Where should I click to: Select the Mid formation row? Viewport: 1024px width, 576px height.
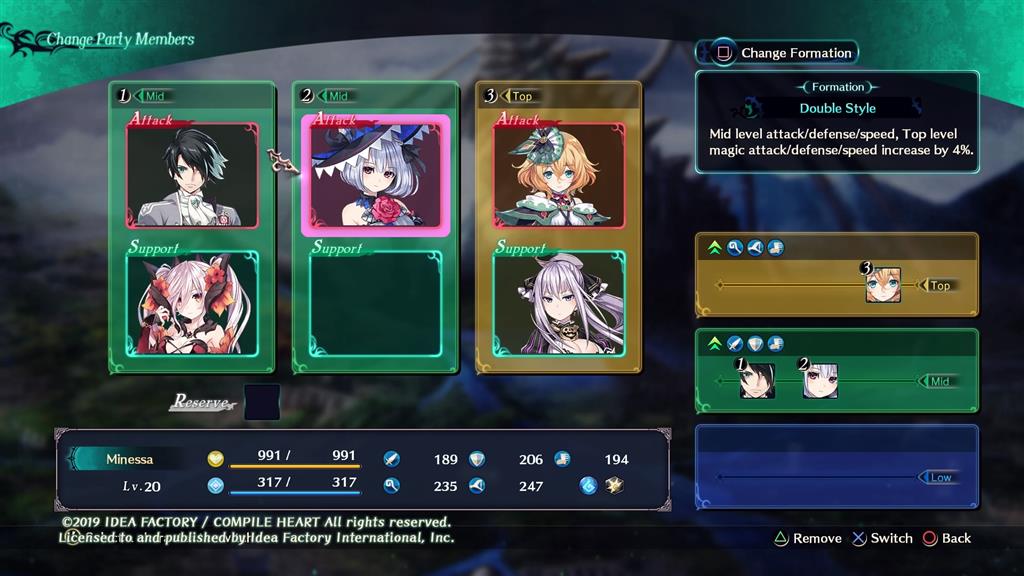point(836,371)
